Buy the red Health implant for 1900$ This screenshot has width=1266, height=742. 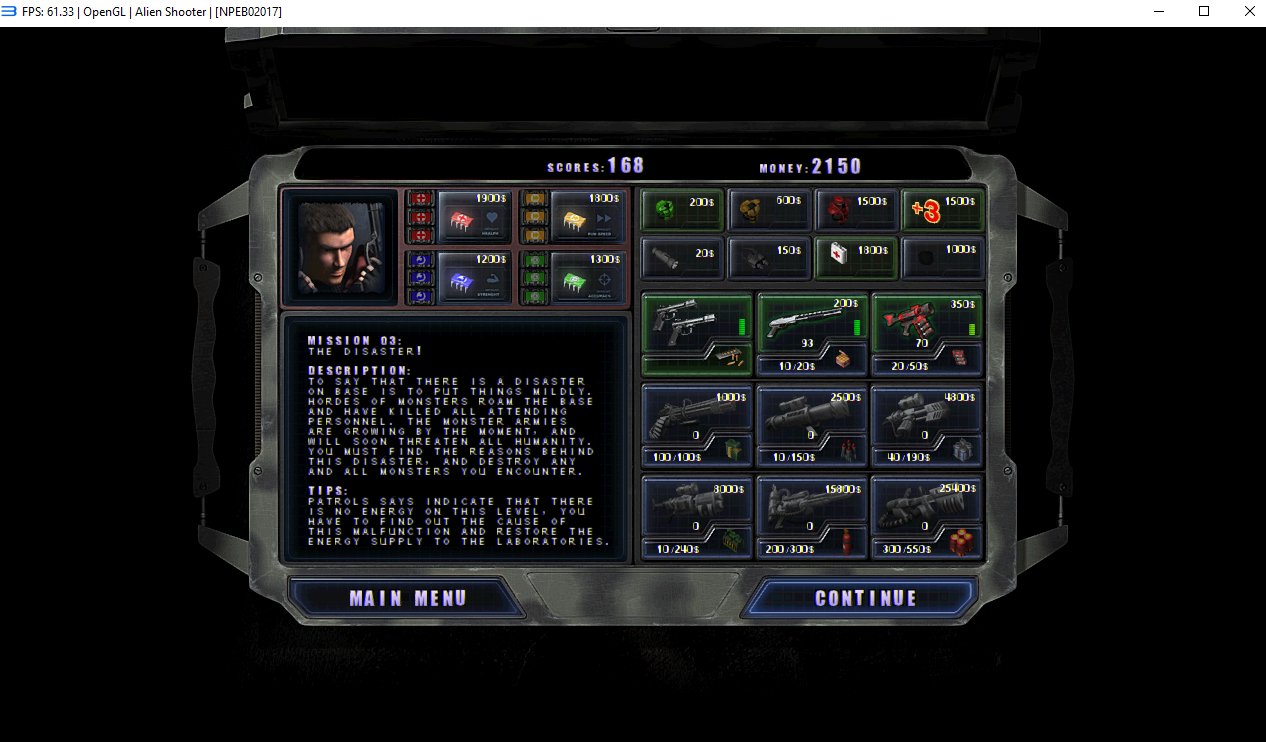pyautogui.click(x=475, y=215)
